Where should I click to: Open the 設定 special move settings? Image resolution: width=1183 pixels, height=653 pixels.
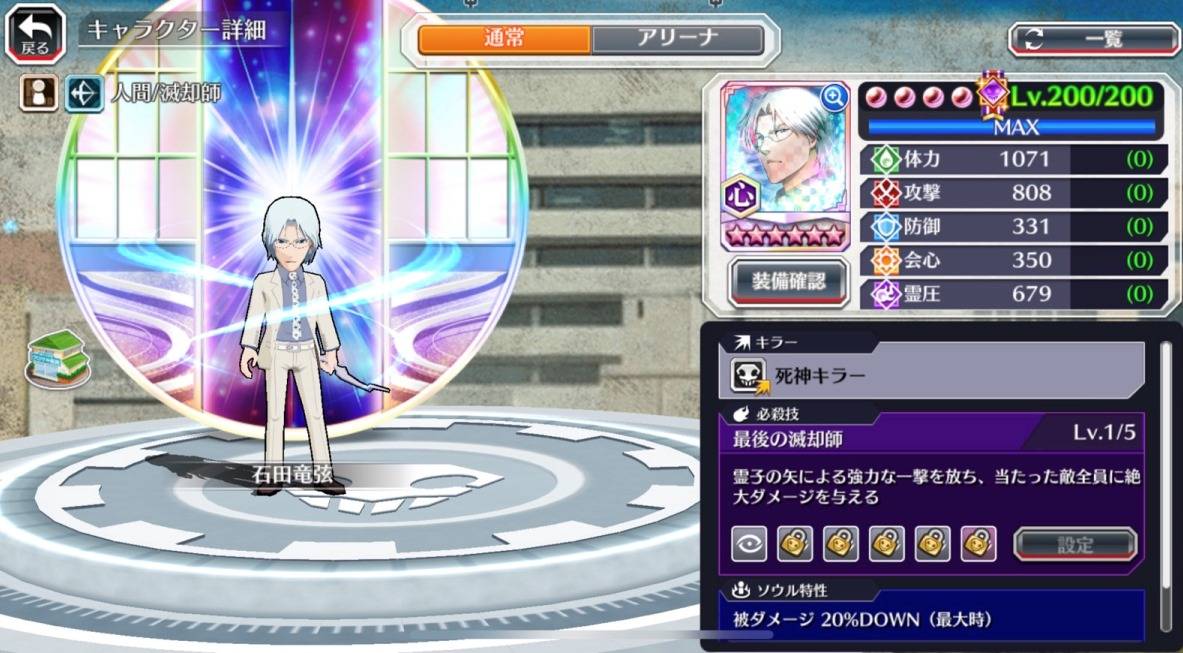(x=1075, y=544)
